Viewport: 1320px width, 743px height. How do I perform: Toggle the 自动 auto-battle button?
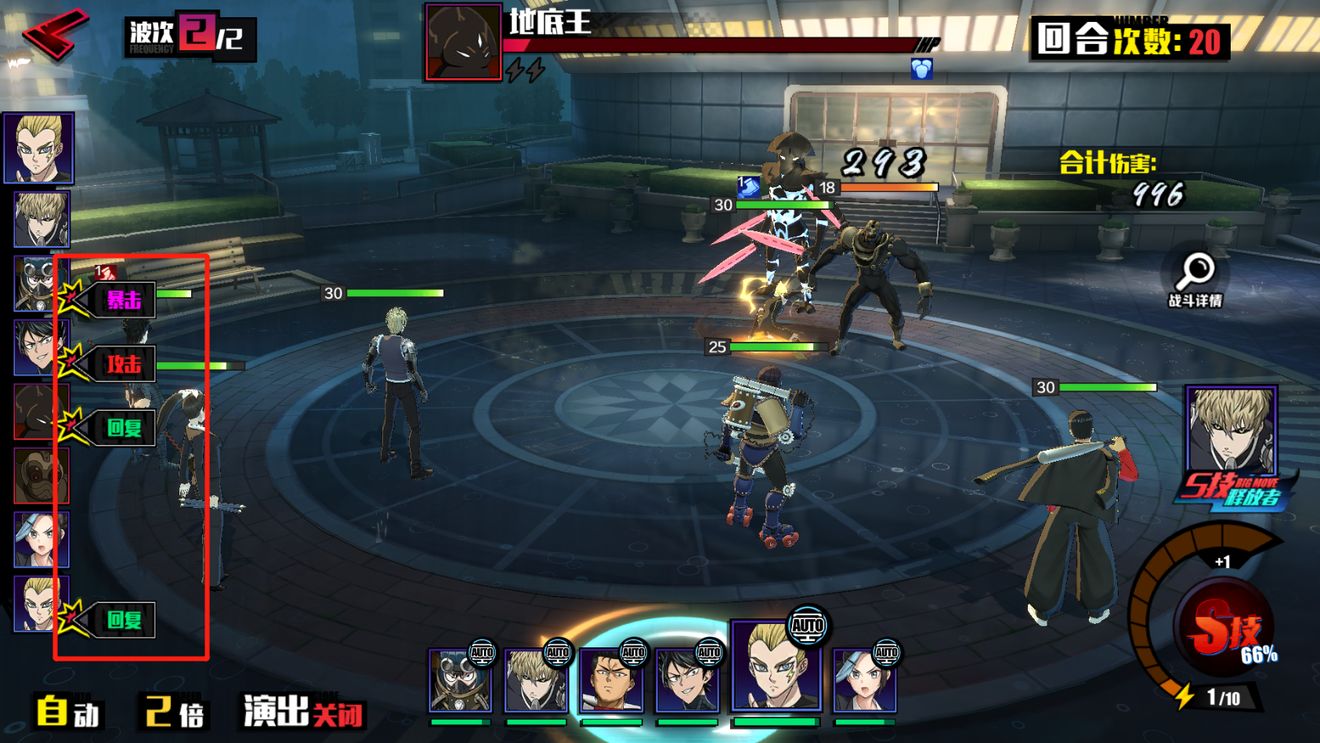pyautogui.click(x=68, y=712)
